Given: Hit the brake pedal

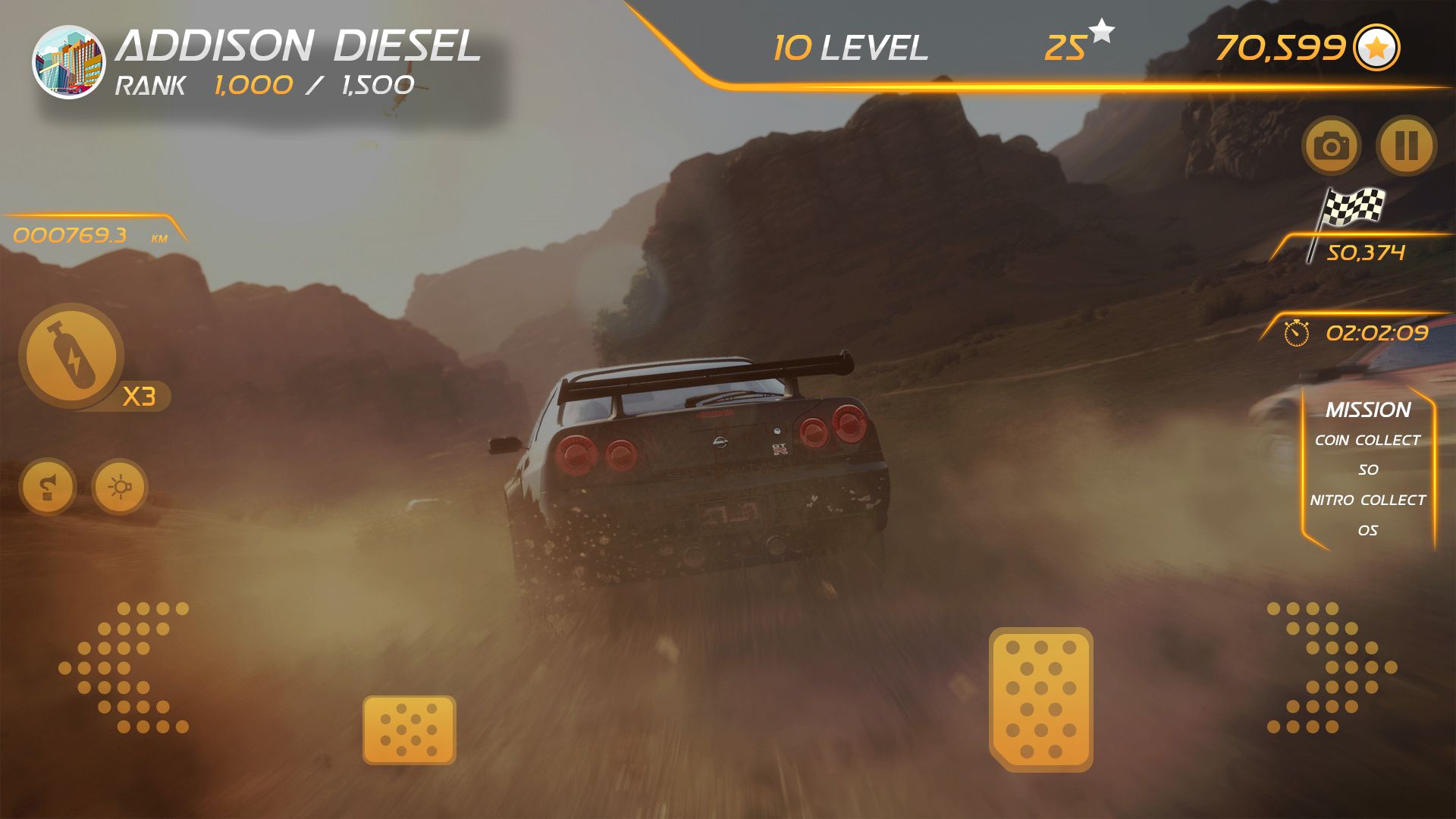Looking at the screenshot, I should 409,730.
